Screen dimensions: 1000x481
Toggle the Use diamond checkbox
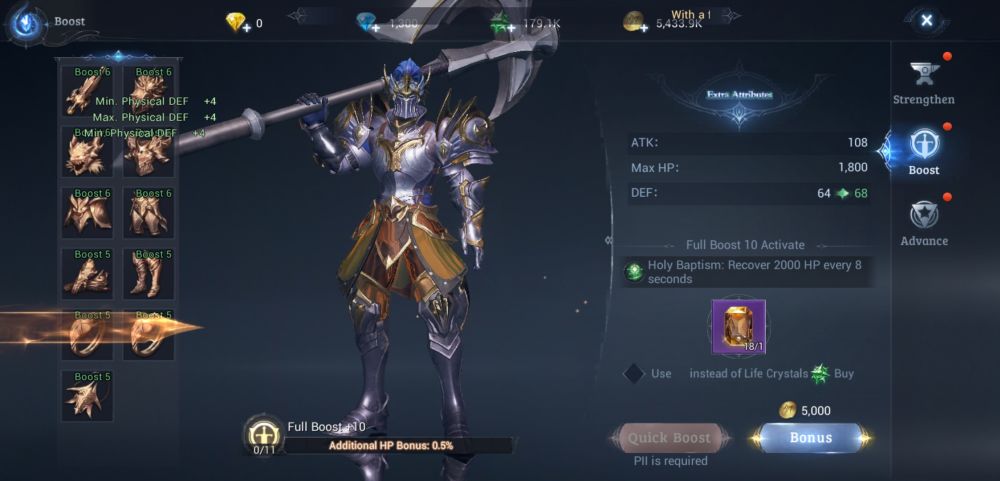tap(633, 373)
